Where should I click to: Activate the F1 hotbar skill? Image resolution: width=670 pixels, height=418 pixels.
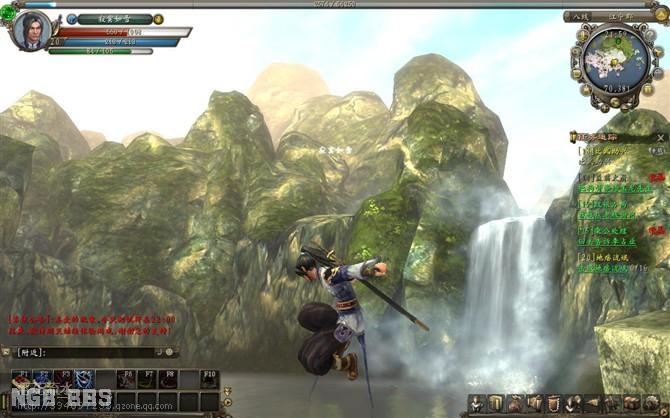24,381
